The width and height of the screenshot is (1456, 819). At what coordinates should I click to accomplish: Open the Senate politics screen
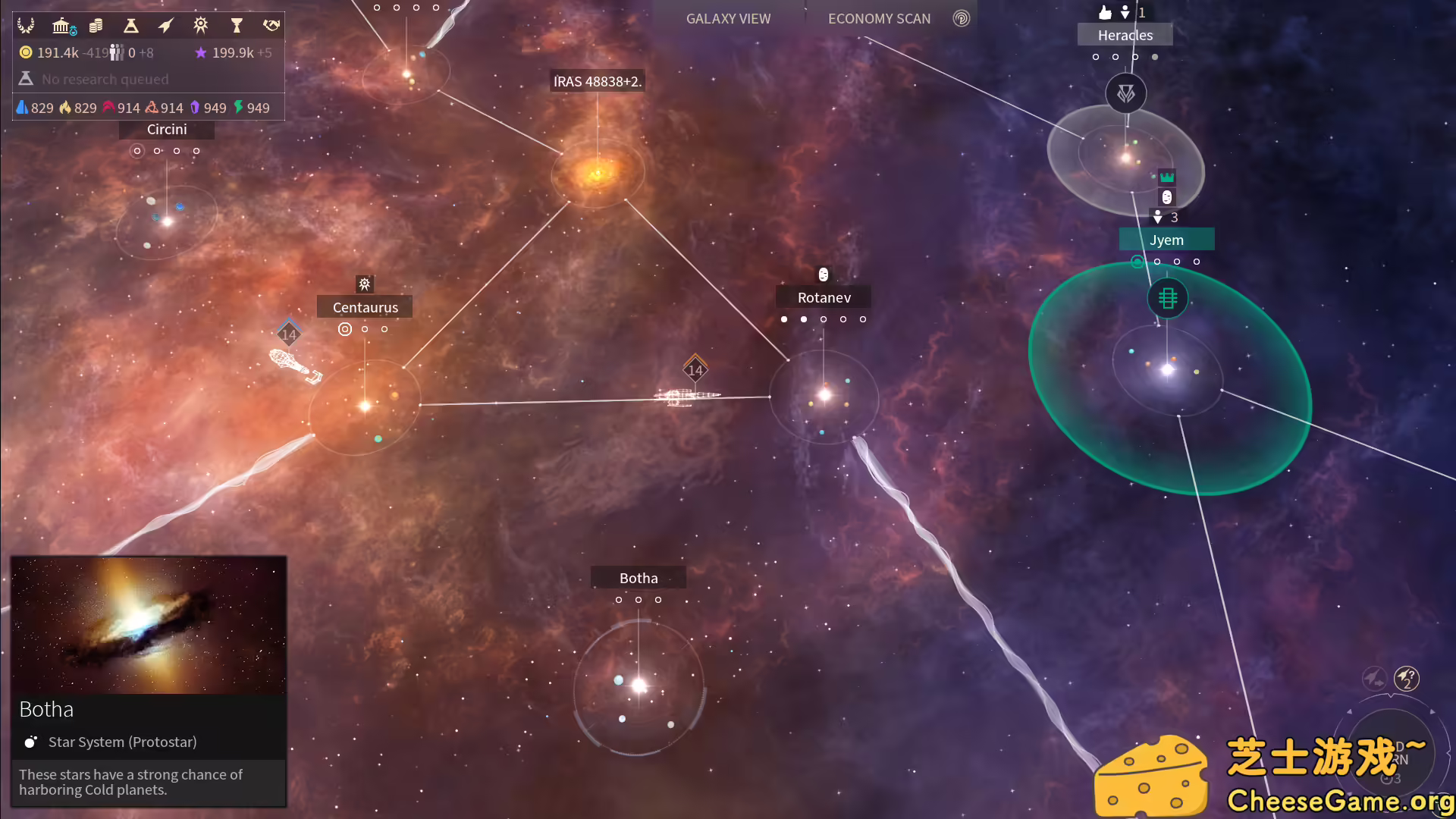pos(62,25)
